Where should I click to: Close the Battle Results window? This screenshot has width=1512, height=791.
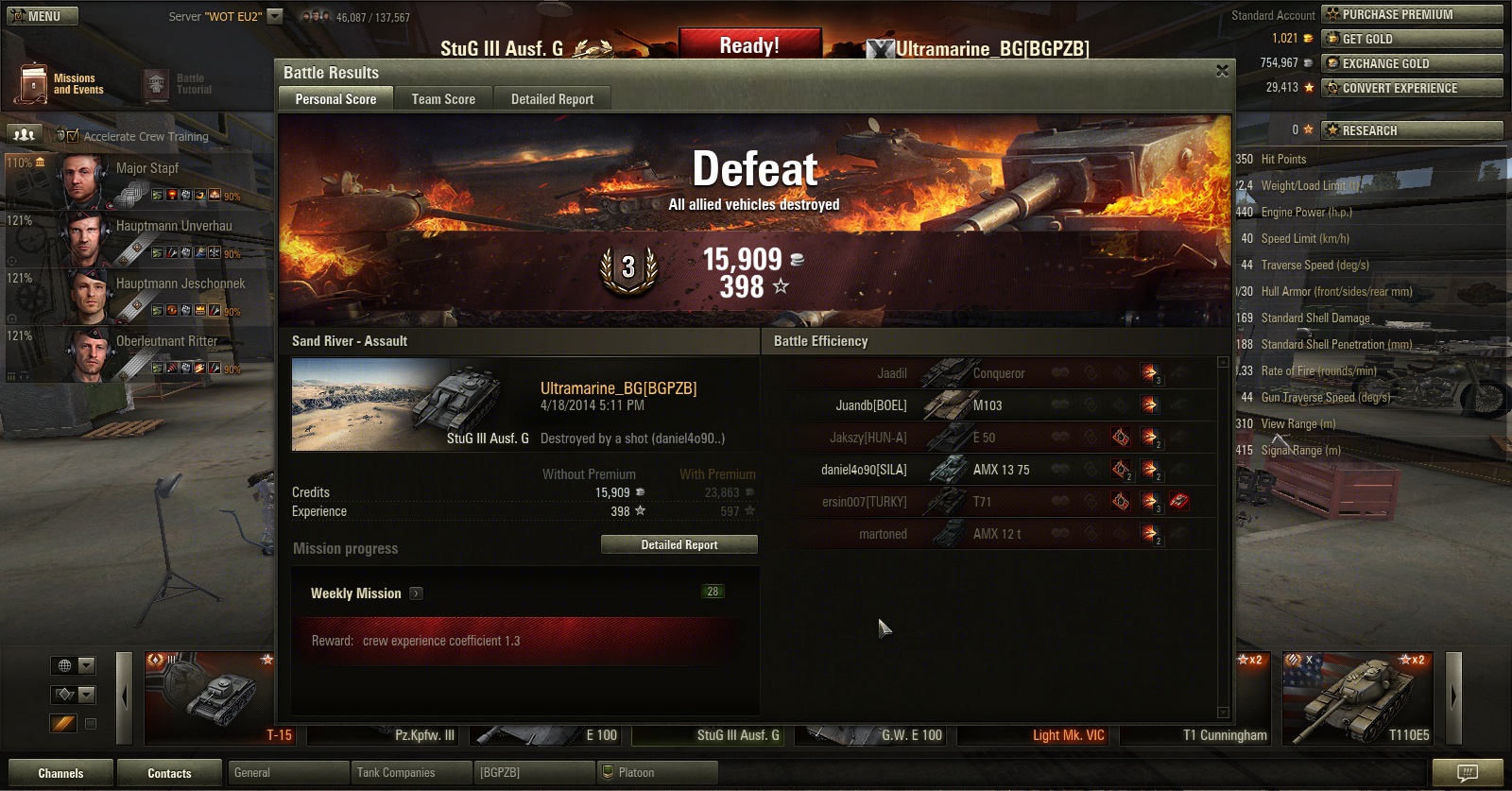[1222, 71]
